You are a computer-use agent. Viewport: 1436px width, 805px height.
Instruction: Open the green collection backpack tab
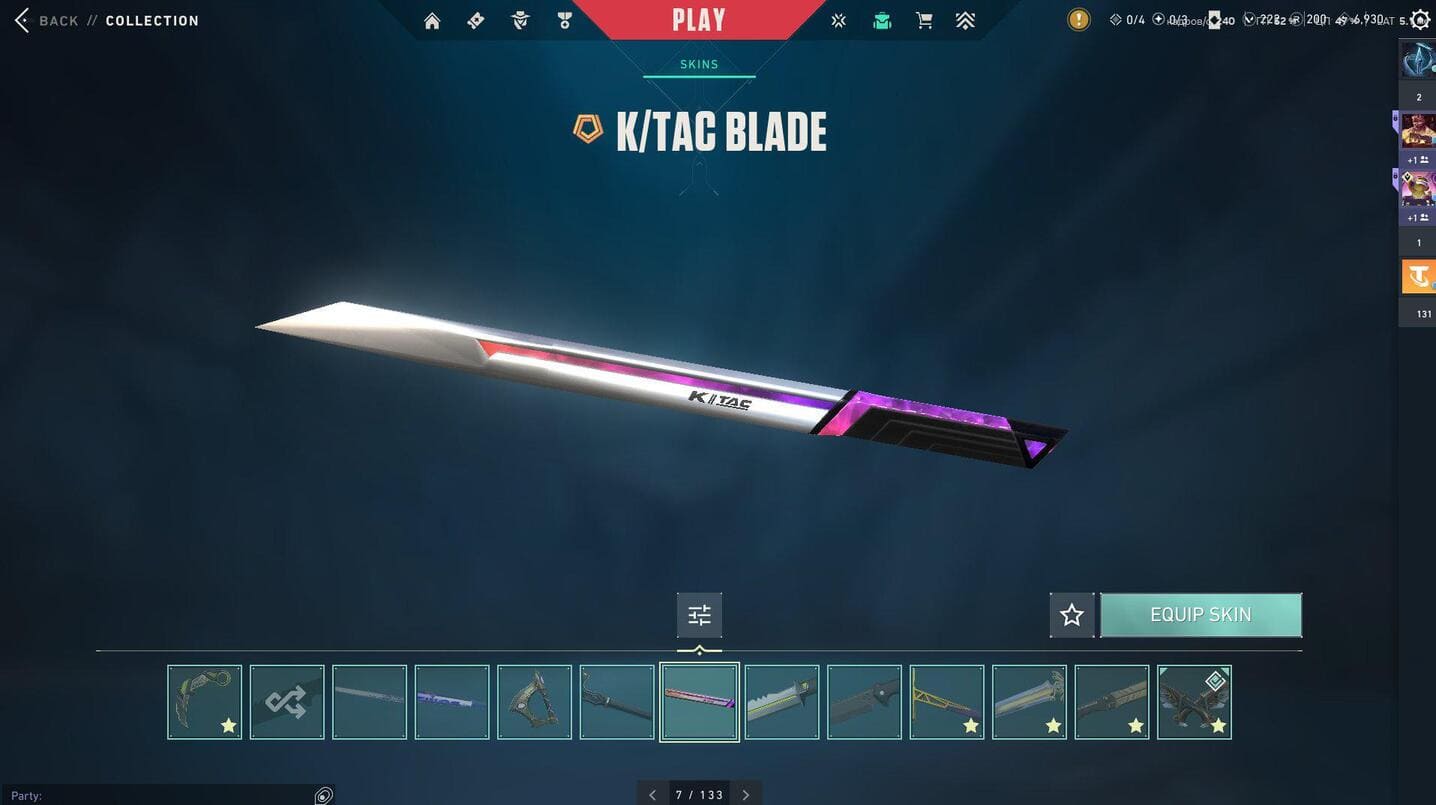pos(882,21)
